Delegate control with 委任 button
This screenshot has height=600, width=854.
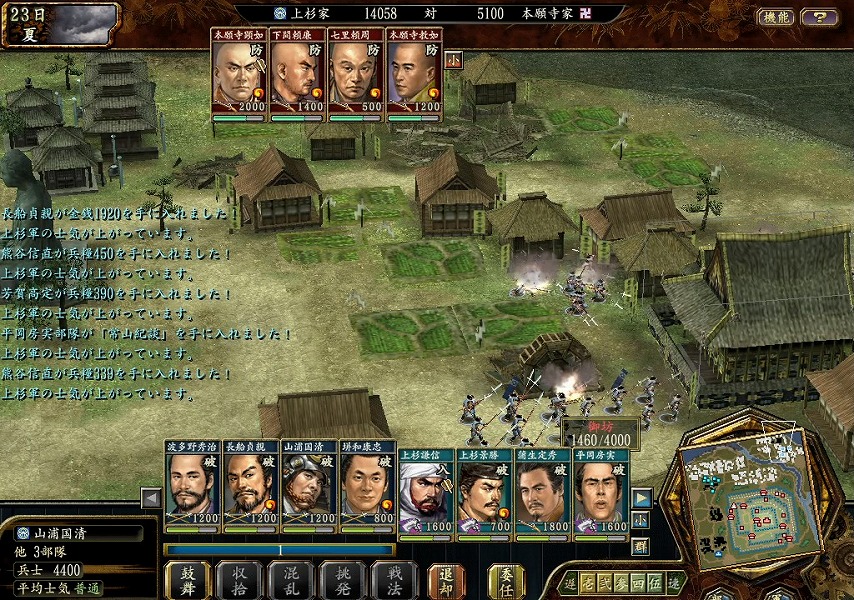506,579
